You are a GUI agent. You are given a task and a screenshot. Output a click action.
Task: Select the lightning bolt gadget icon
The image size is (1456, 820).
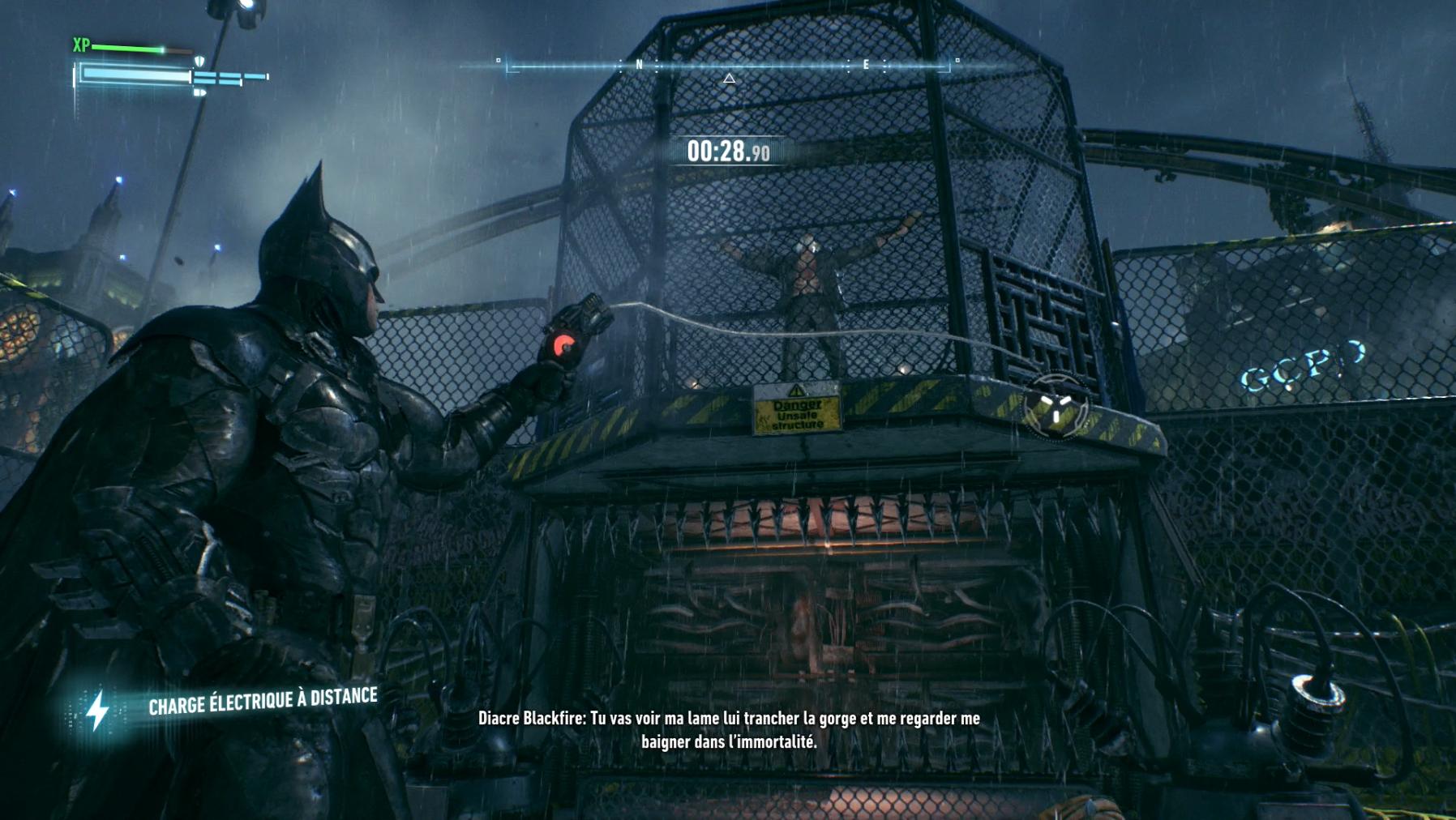tap(98, 711)
